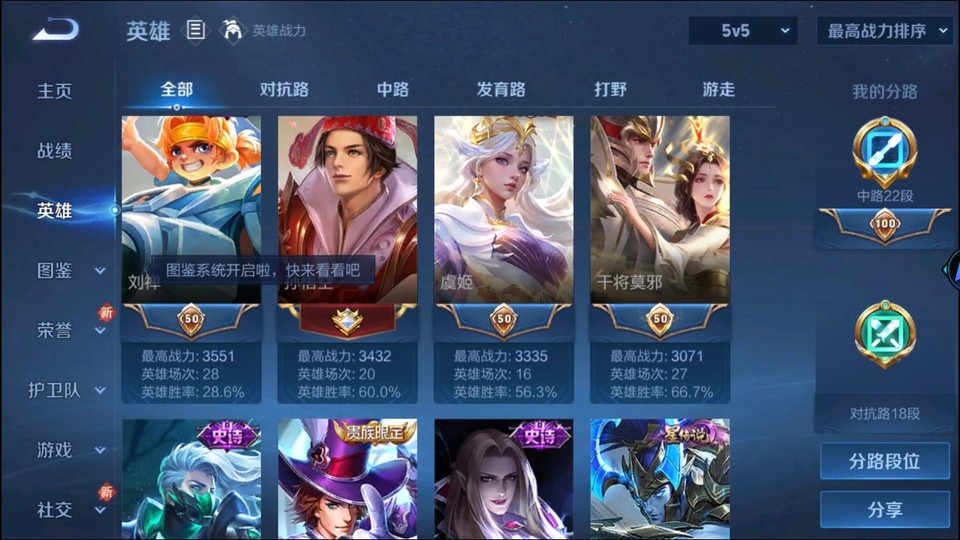Screen dimensions: 960x540
Task: Select the 虞姬 hero card
Action: (x=504, y=210)
